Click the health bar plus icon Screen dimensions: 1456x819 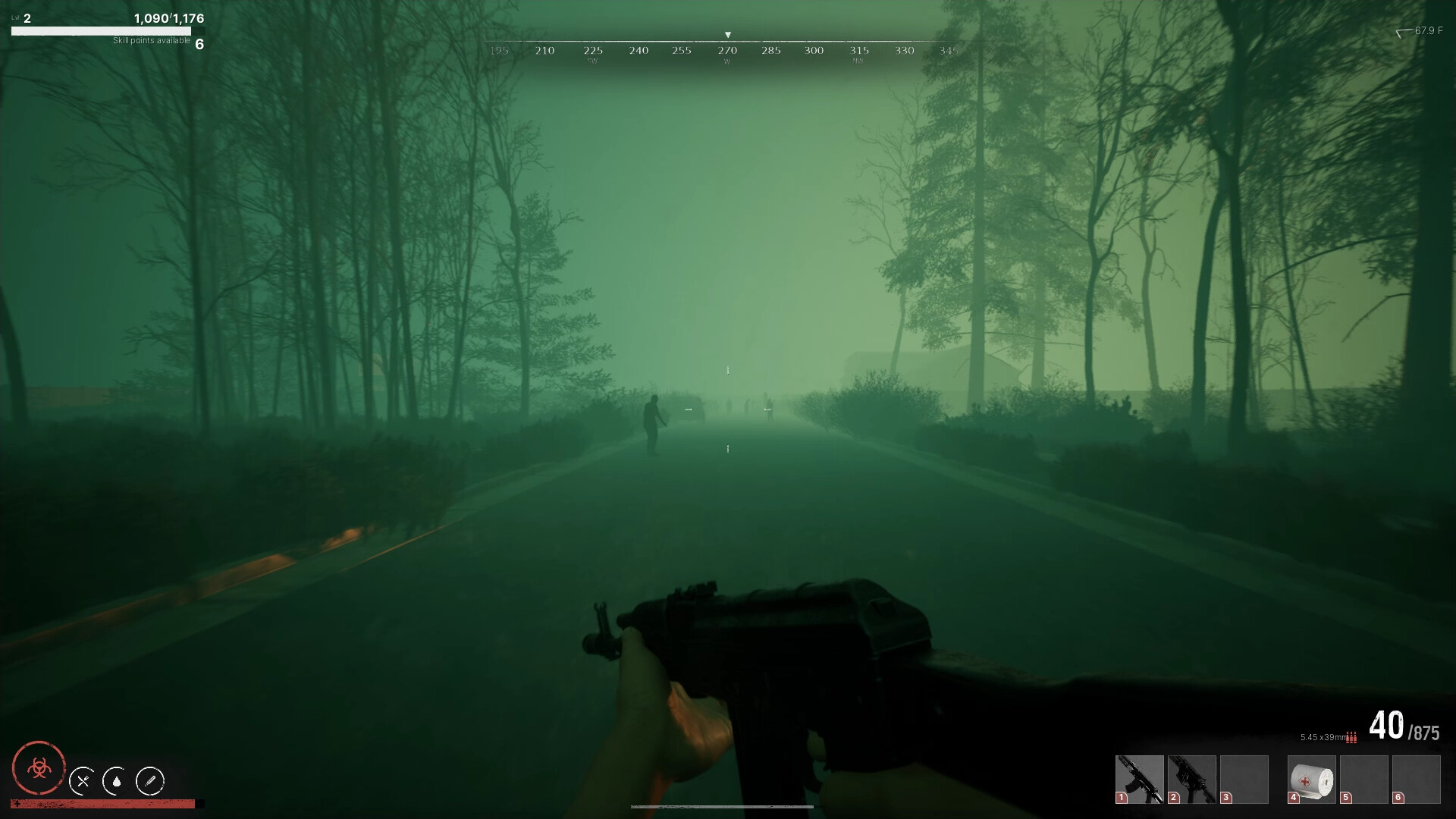(x=17, y=804)
